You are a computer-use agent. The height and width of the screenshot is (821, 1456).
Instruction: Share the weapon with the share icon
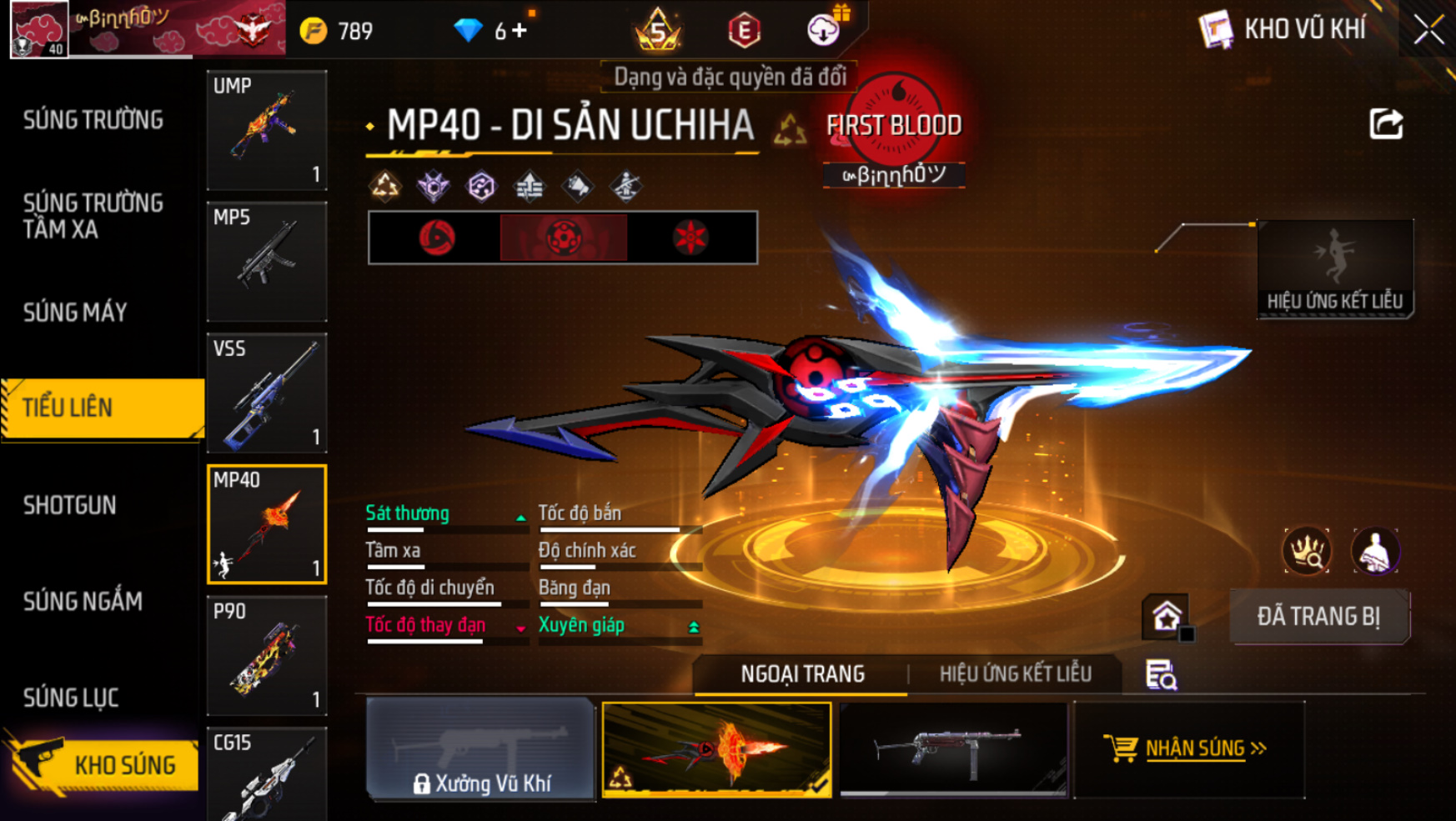pos(1385,125)
